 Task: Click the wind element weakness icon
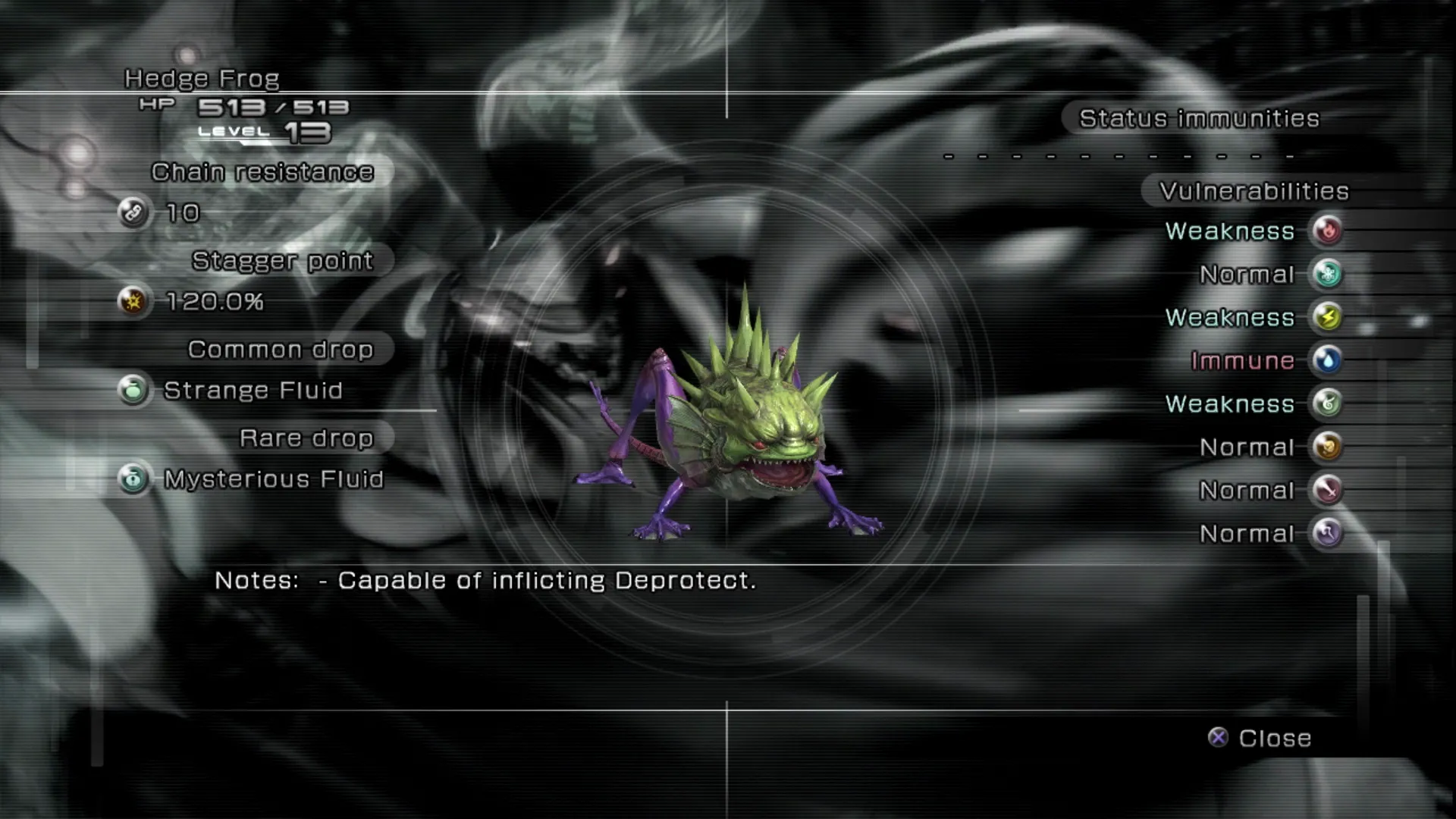(x=1327, y=403)
